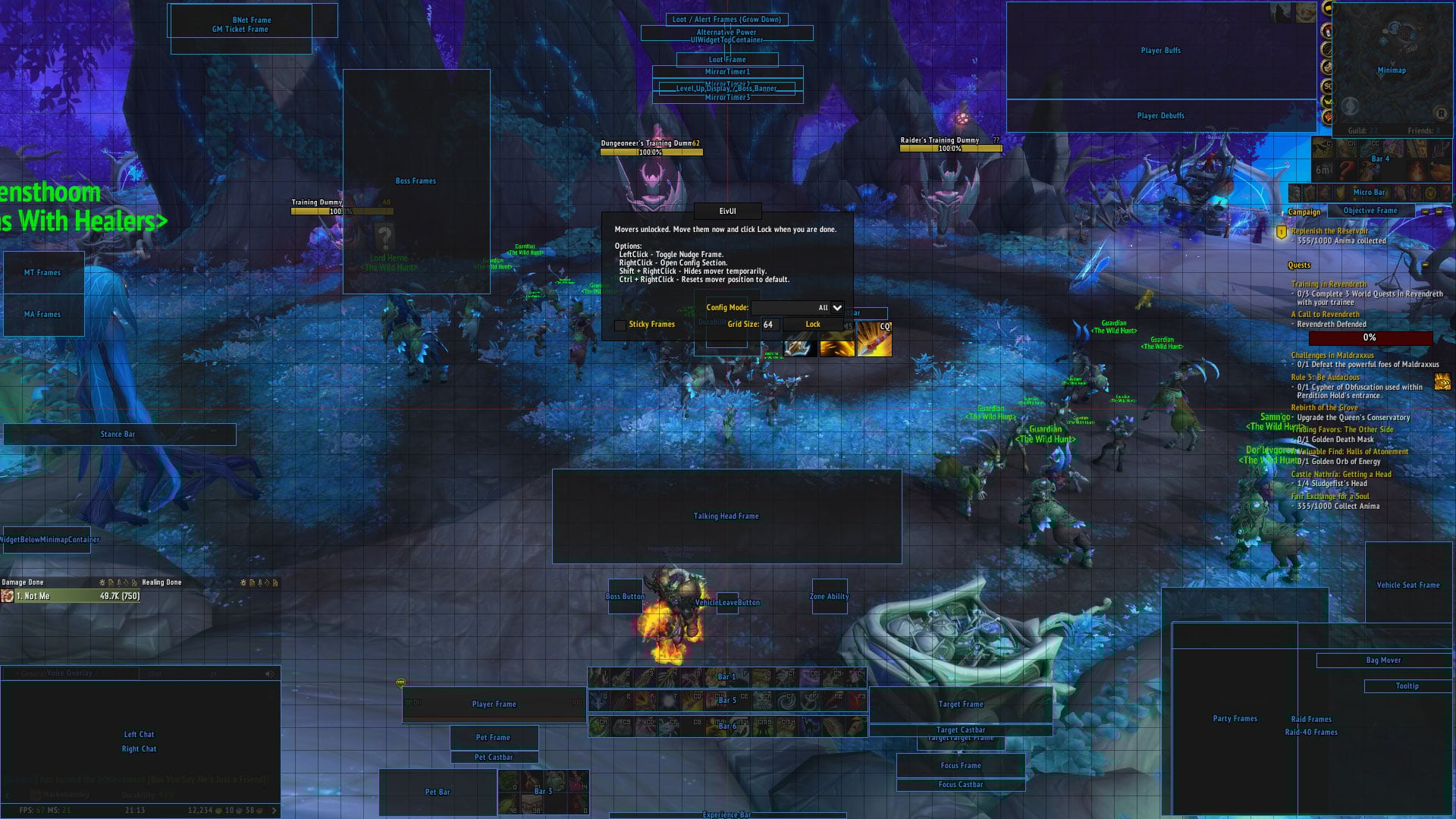This screenshot has height=819, width=1456.
Task: Select the MT Frames mover
Action: pyautogui.click(x=42, y=273)
